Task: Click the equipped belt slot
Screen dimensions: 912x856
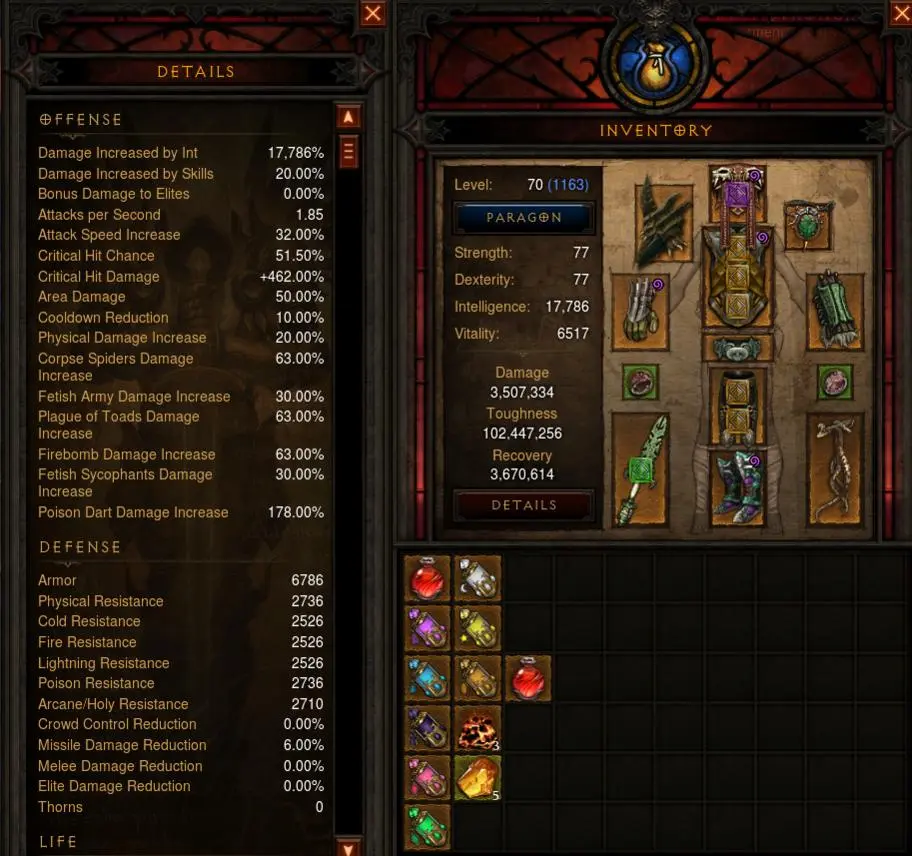Action: (737, 347)
